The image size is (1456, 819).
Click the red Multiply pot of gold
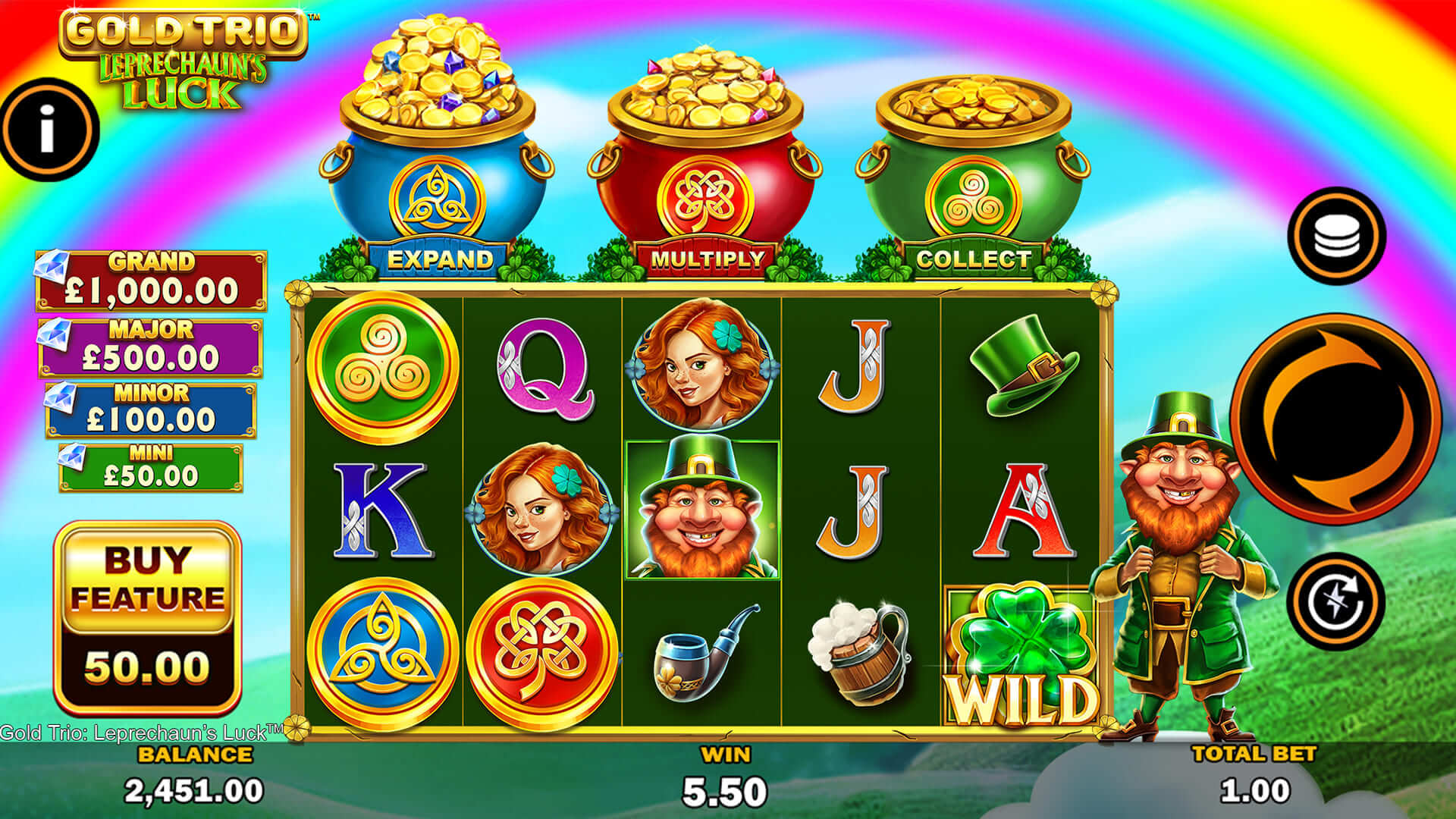point(705,152)
